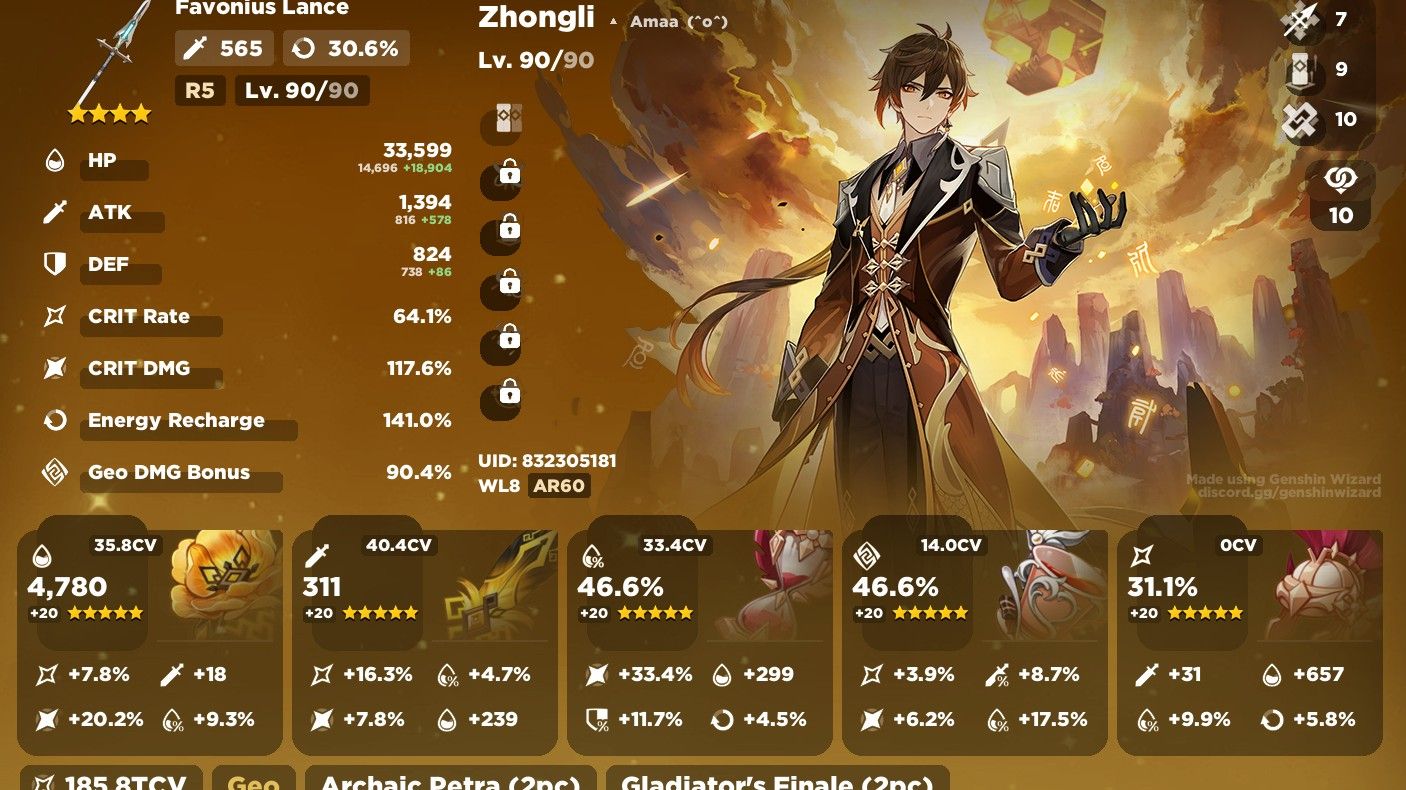Click the ATK sword stat icon
1406x790 pixels.
point(54,211)
